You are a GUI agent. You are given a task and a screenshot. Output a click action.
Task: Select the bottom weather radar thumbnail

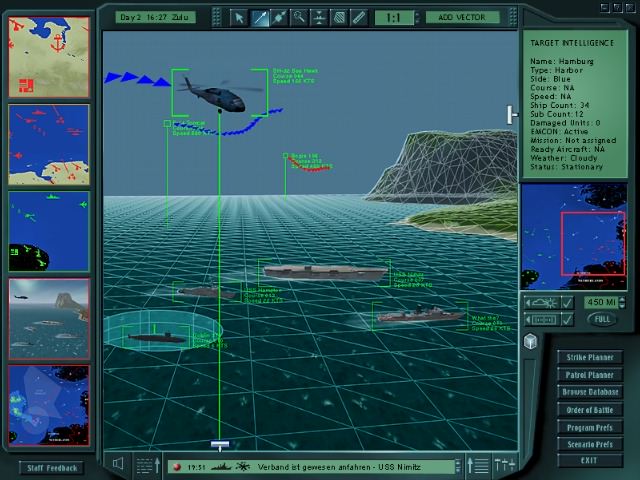(49, 405)
